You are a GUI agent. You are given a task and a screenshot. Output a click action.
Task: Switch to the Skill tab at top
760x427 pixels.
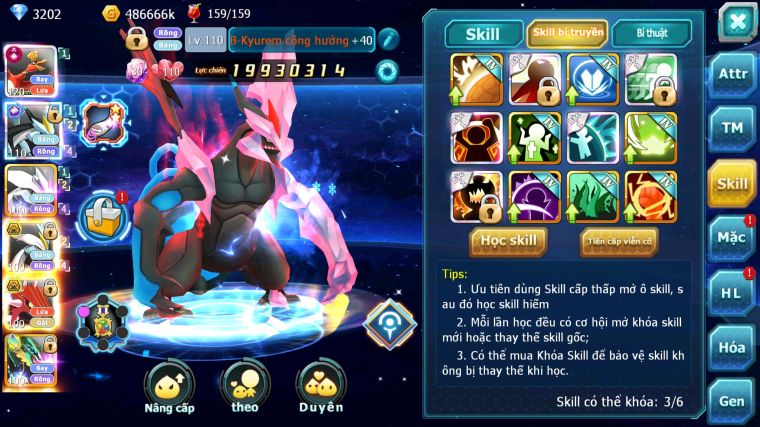pyautogui.click(x=481, y=33)
